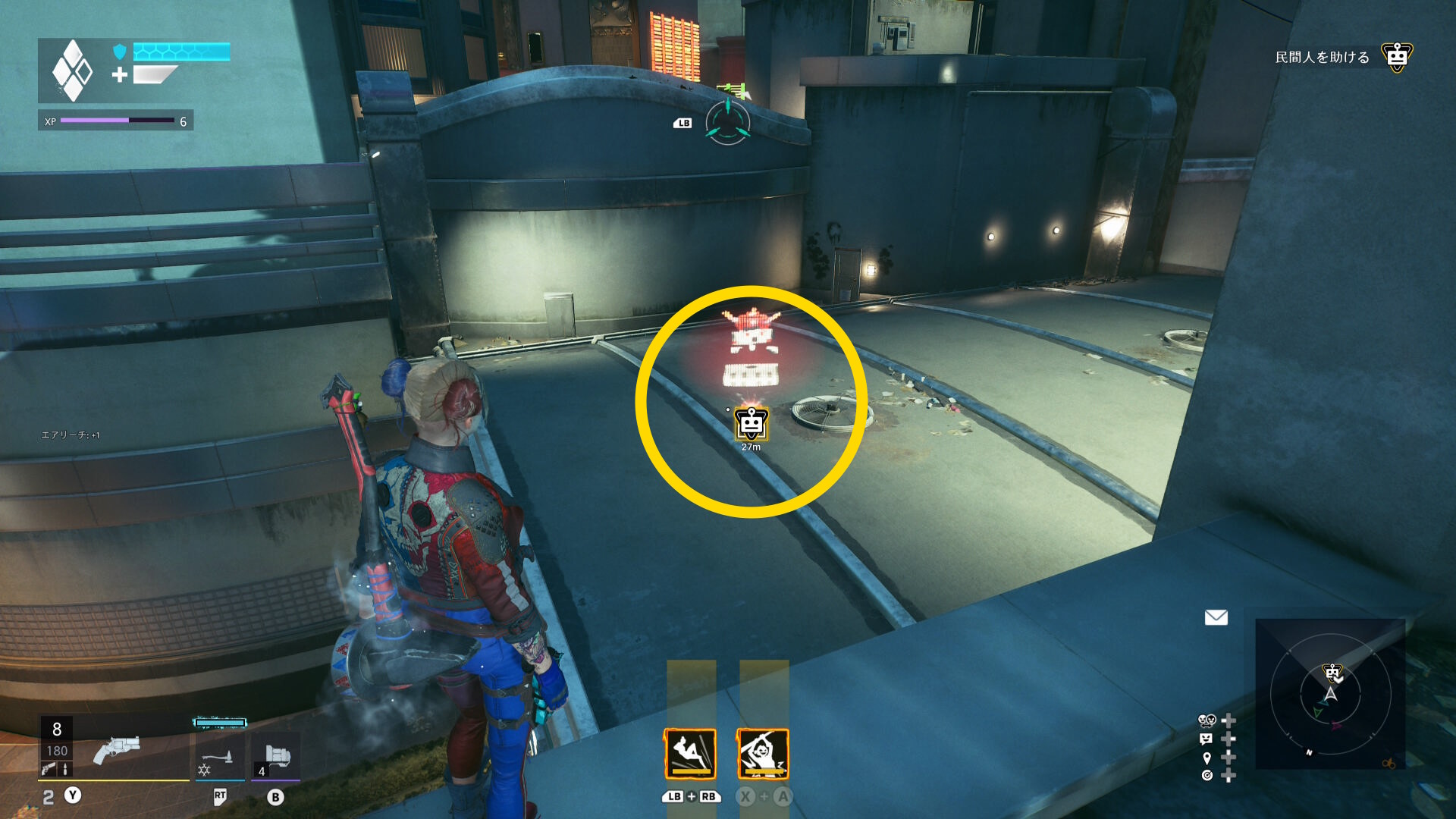Open the envelope mail notification
The width and height of the screenshot is (1456, 819).
coord(1216,617)
